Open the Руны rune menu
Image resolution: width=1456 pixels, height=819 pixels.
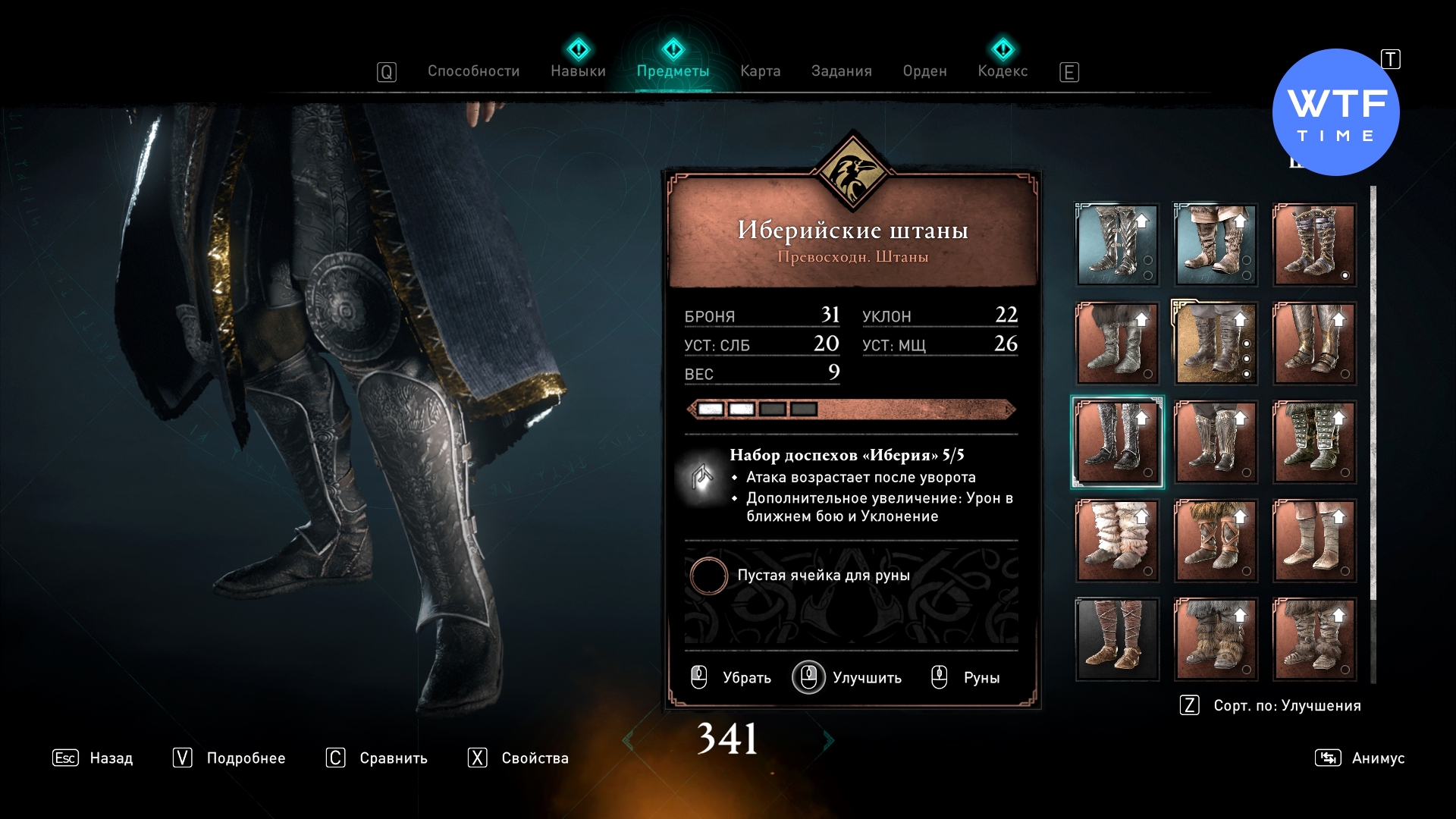tap(966, 677)
